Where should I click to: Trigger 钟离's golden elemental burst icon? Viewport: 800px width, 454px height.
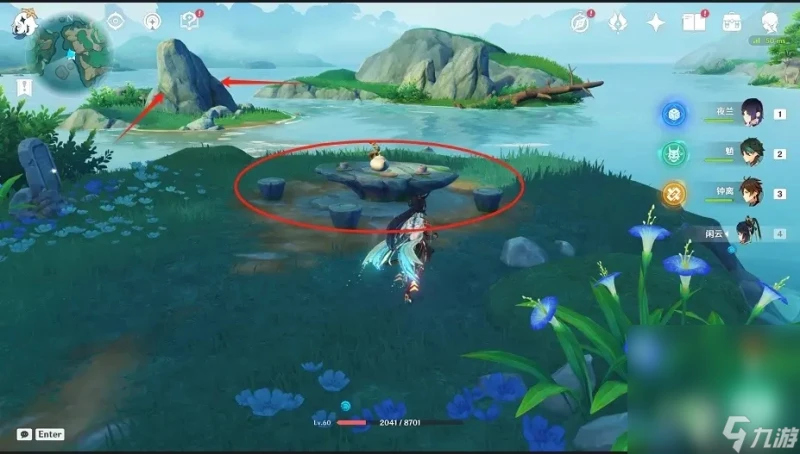pos(673,194)
